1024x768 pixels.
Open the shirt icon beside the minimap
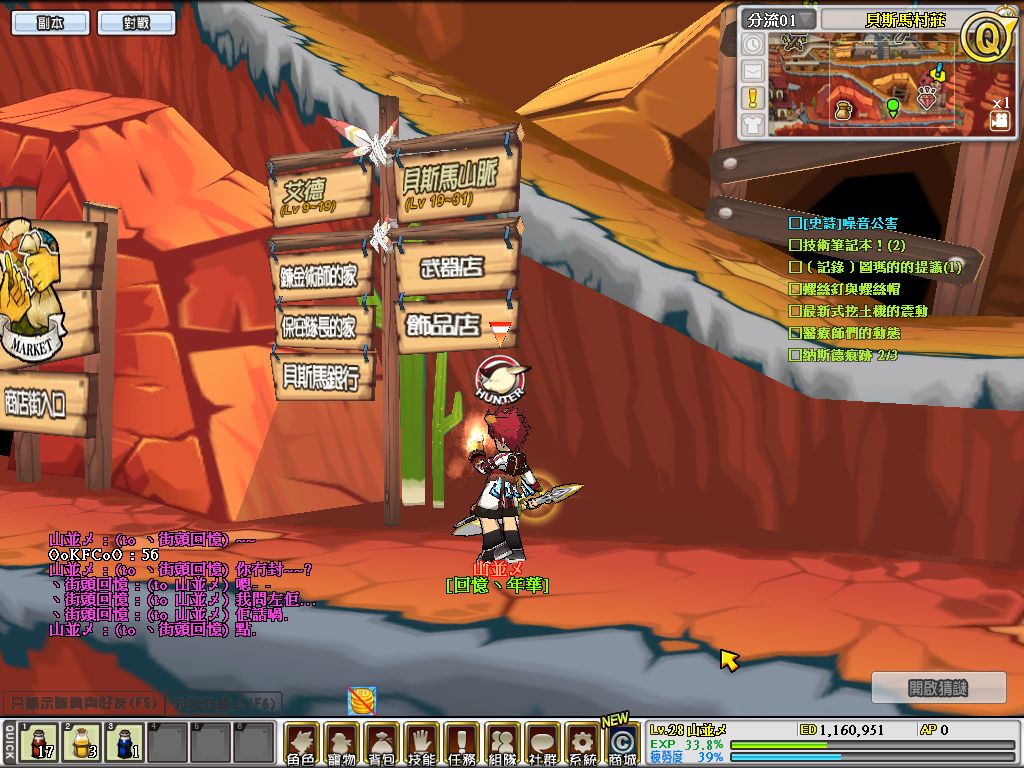click(x=753, y=125)
